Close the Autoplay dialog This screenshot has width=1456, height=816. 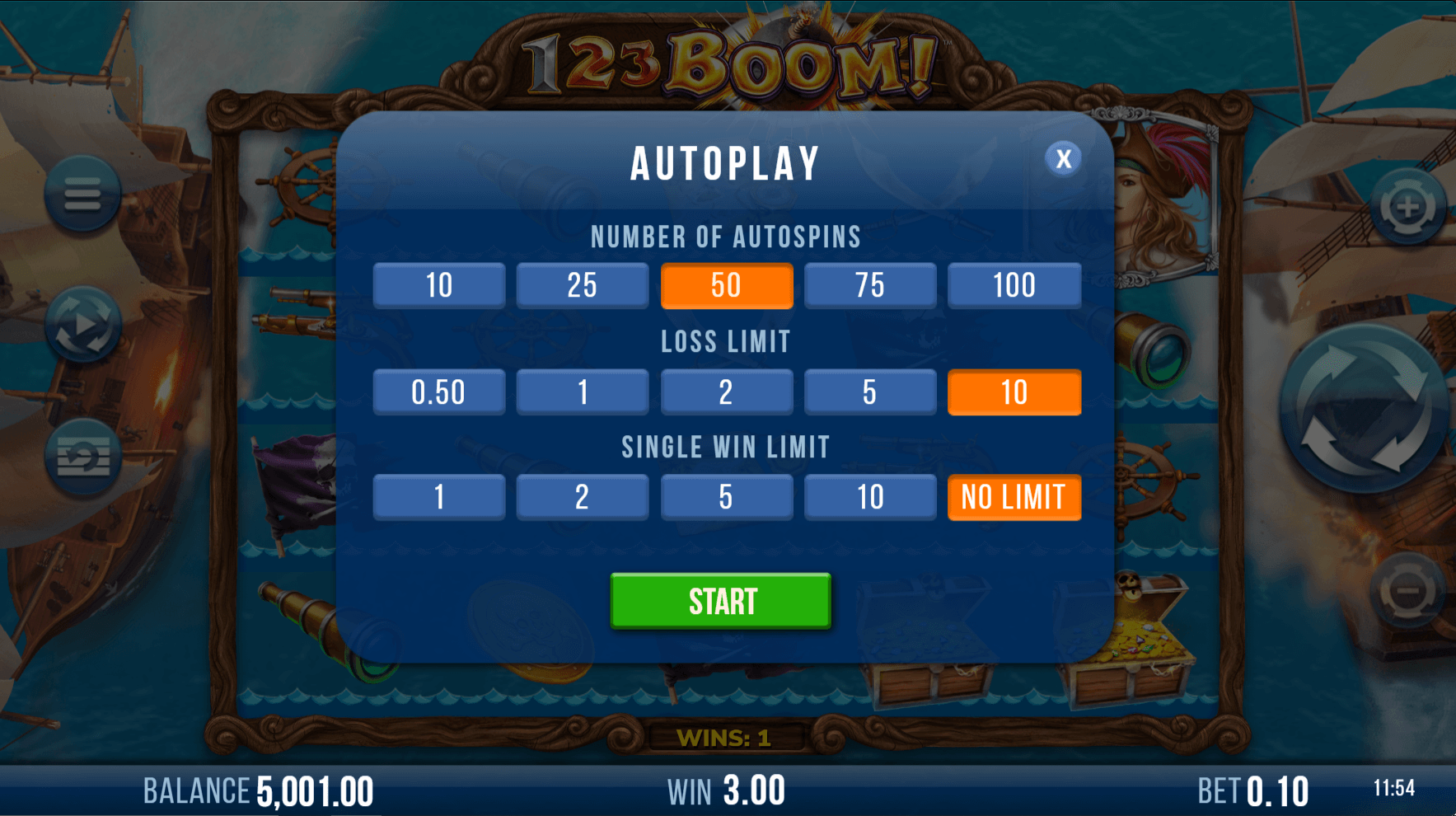pos(1063,159)
